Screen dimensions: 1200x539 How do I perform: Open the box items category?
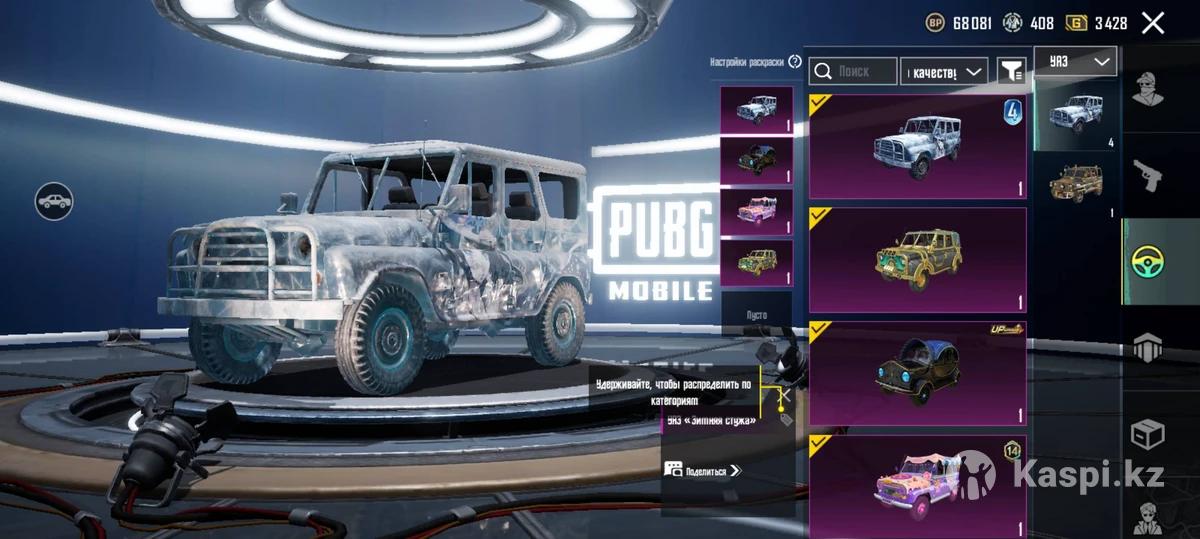1148,435
